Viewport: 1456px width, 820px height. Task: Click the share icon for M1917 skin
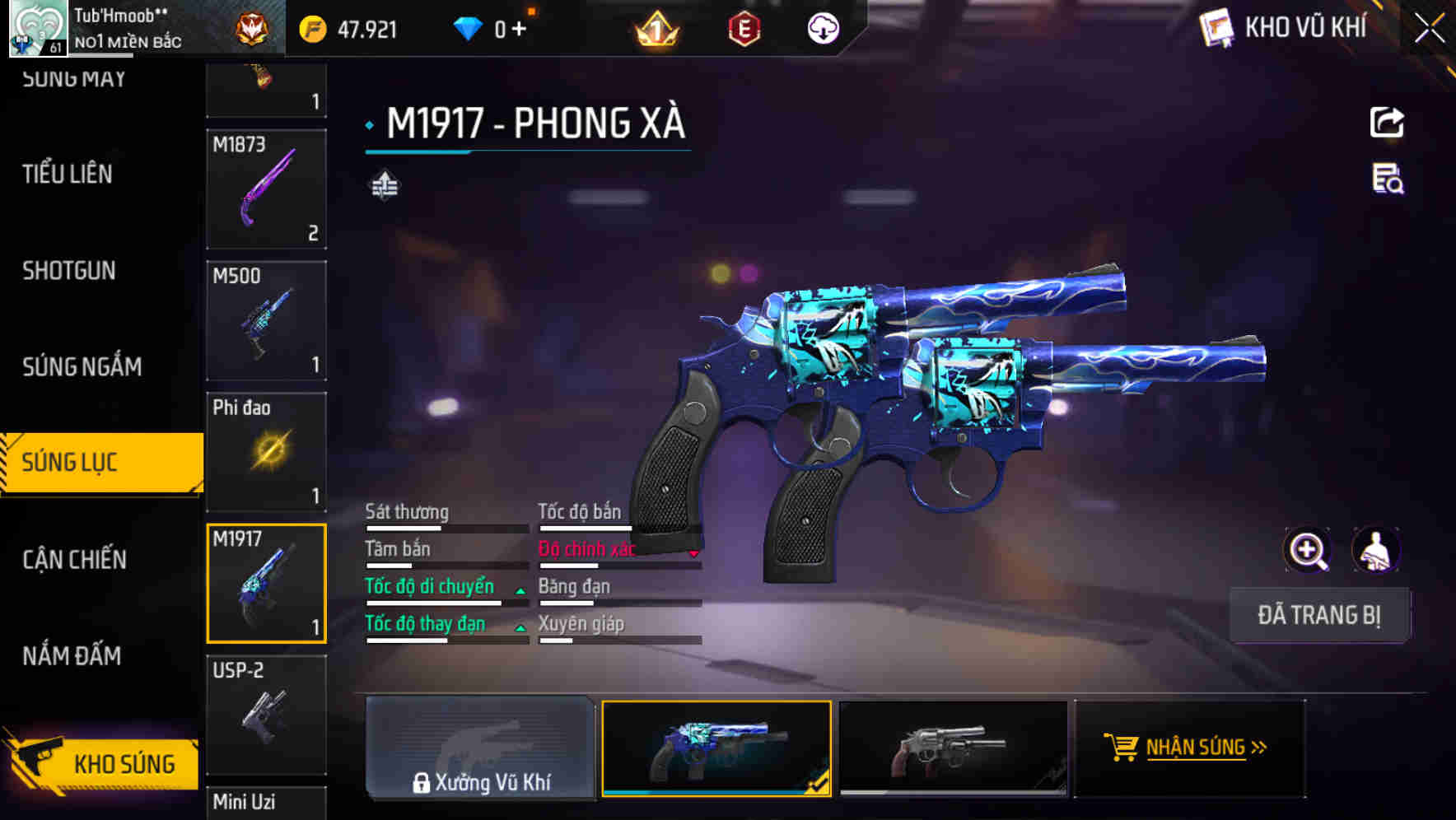(1388, 122)
